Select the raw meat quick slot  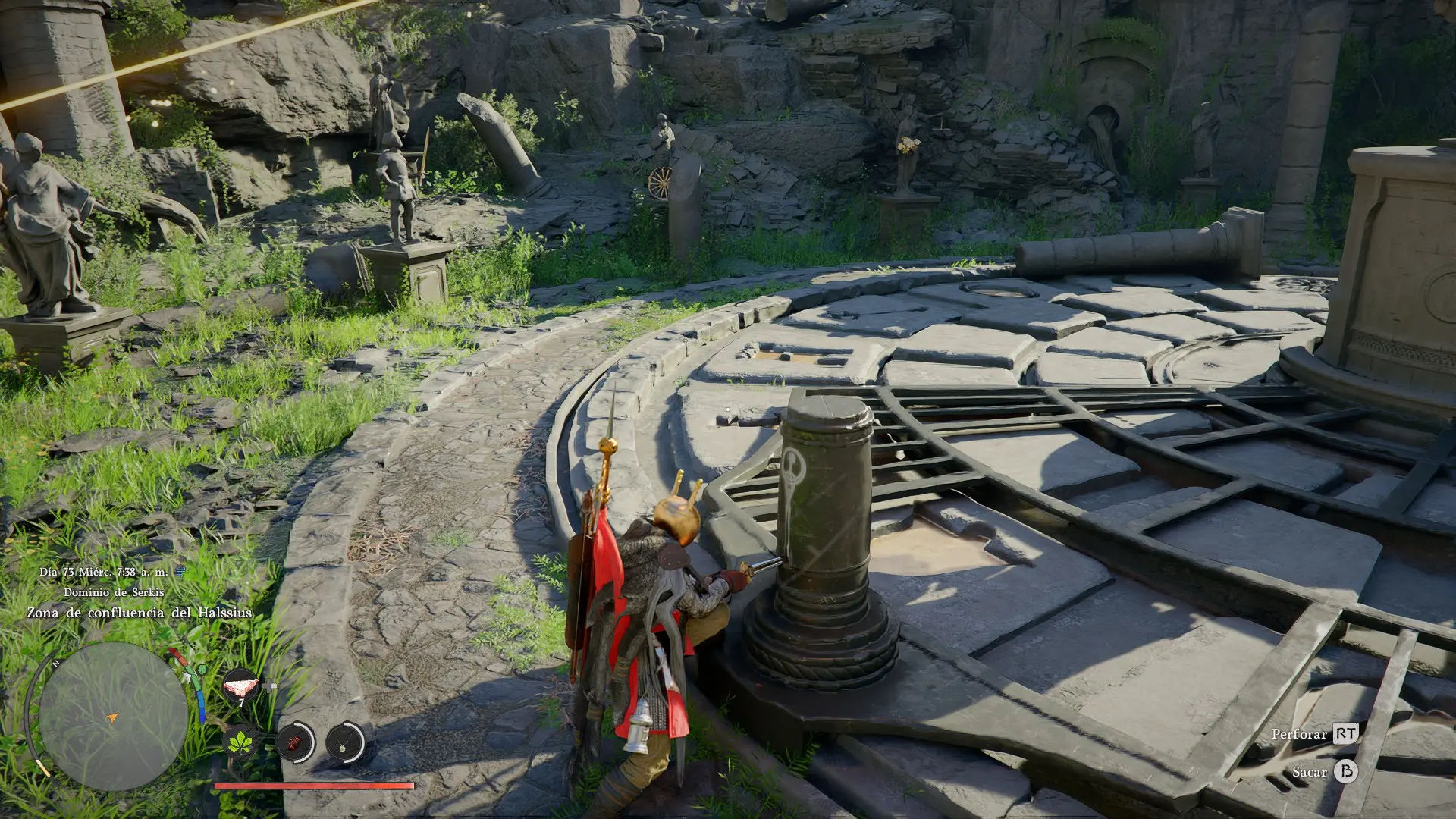(x=240, y=686)
